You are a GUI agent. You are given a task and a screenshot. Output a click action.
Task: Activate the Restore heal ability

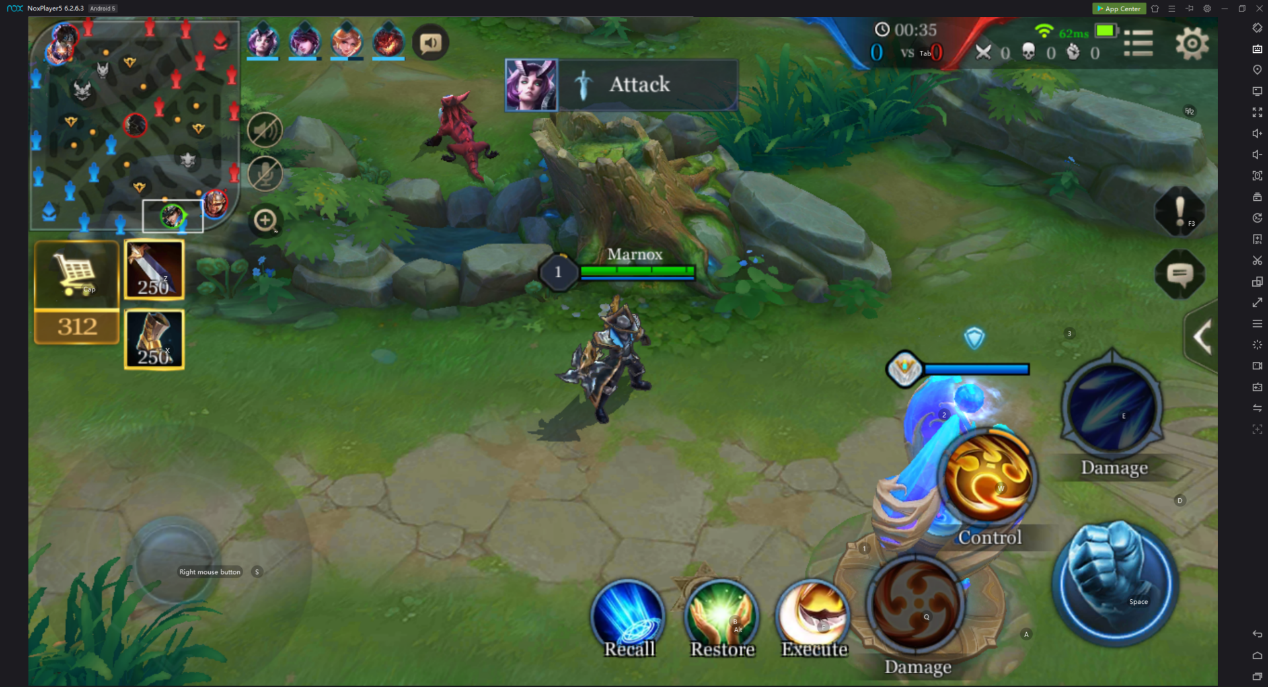pyautogui.click(x=721, y=614)
